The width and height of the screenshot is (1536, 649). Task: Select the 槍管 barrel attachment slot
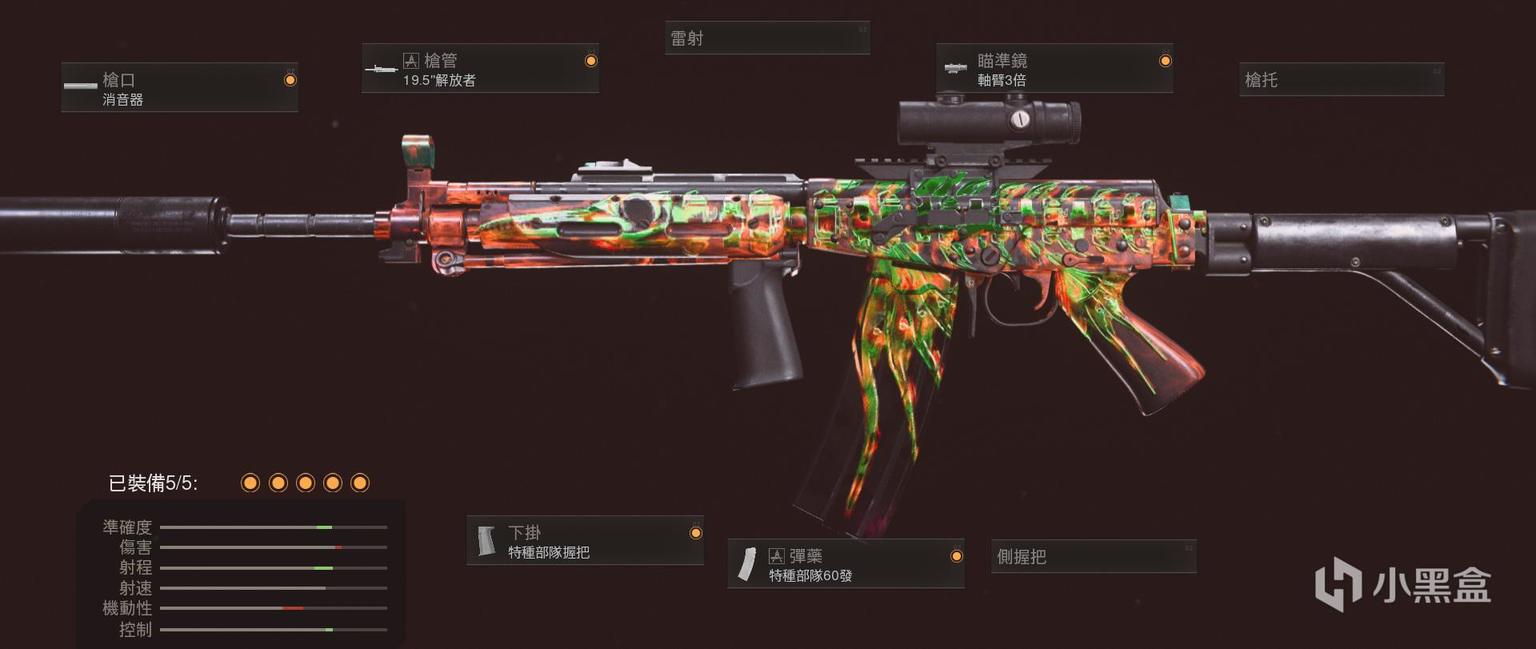click(480, 69)
